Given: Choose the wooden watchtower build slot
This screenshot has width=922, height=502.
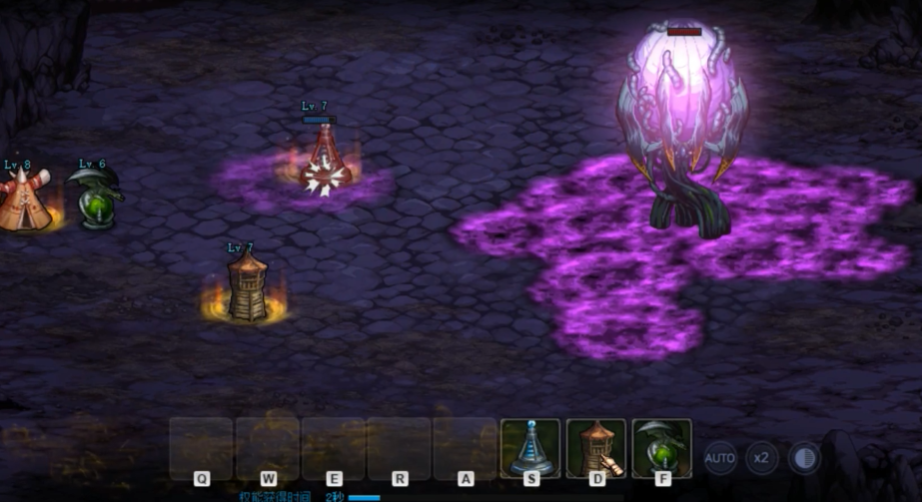Looking at the screenshot, I should (596, 448).
